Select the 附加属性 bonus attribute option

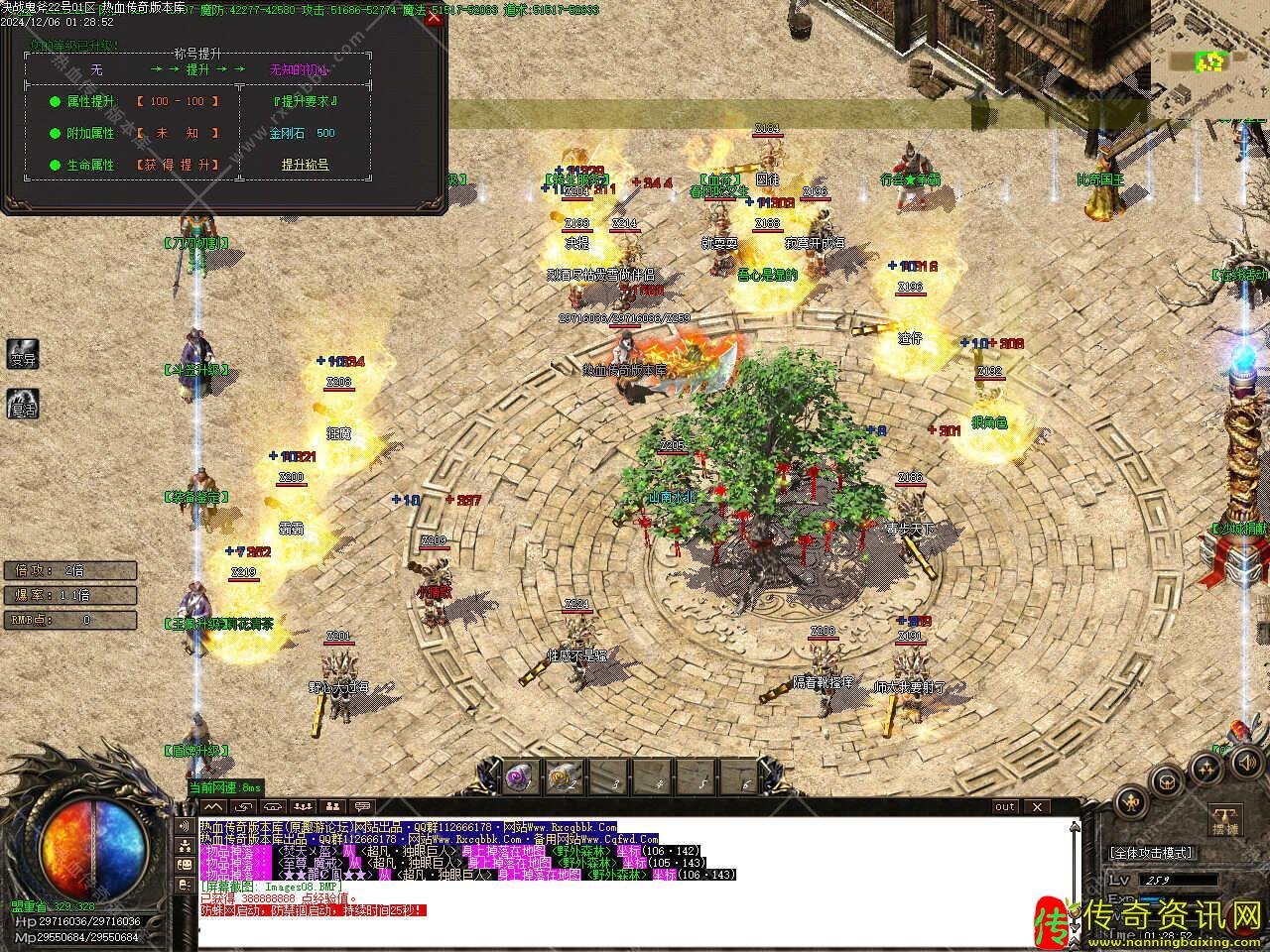coord(90,133)
